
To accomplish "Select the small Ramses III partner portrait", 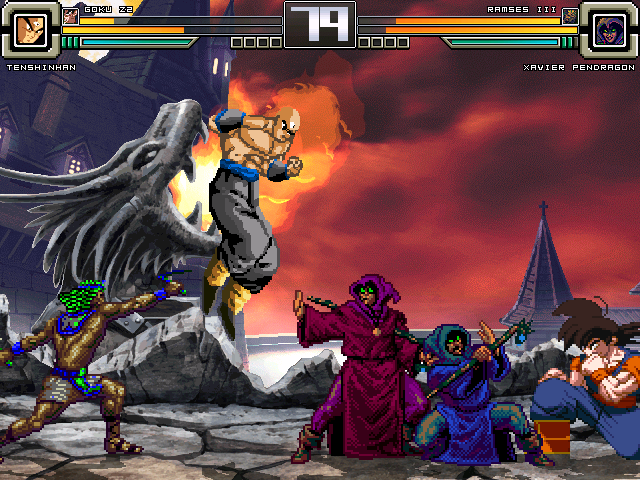I will click(x=570, y=15).
